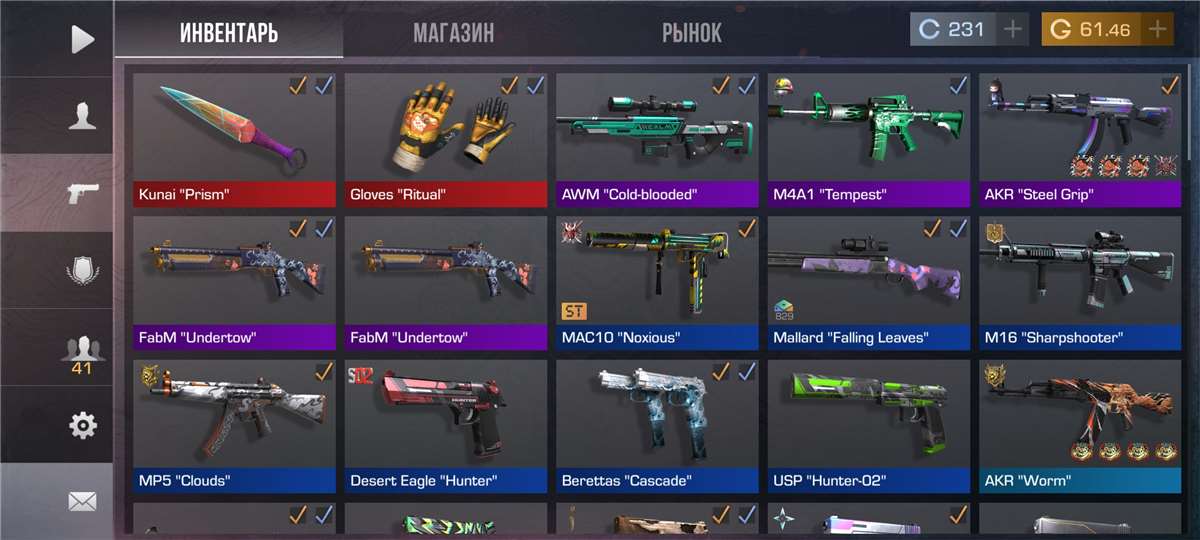This screenshot has width=1200, height=540.
Task: Open the clan shield emblem section
Action: pyautogui.click(x=82, y=271)
